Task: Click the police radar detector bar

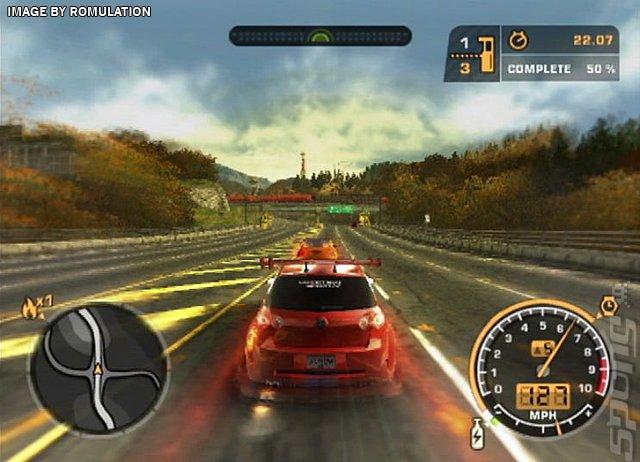Action: (320, 36)
